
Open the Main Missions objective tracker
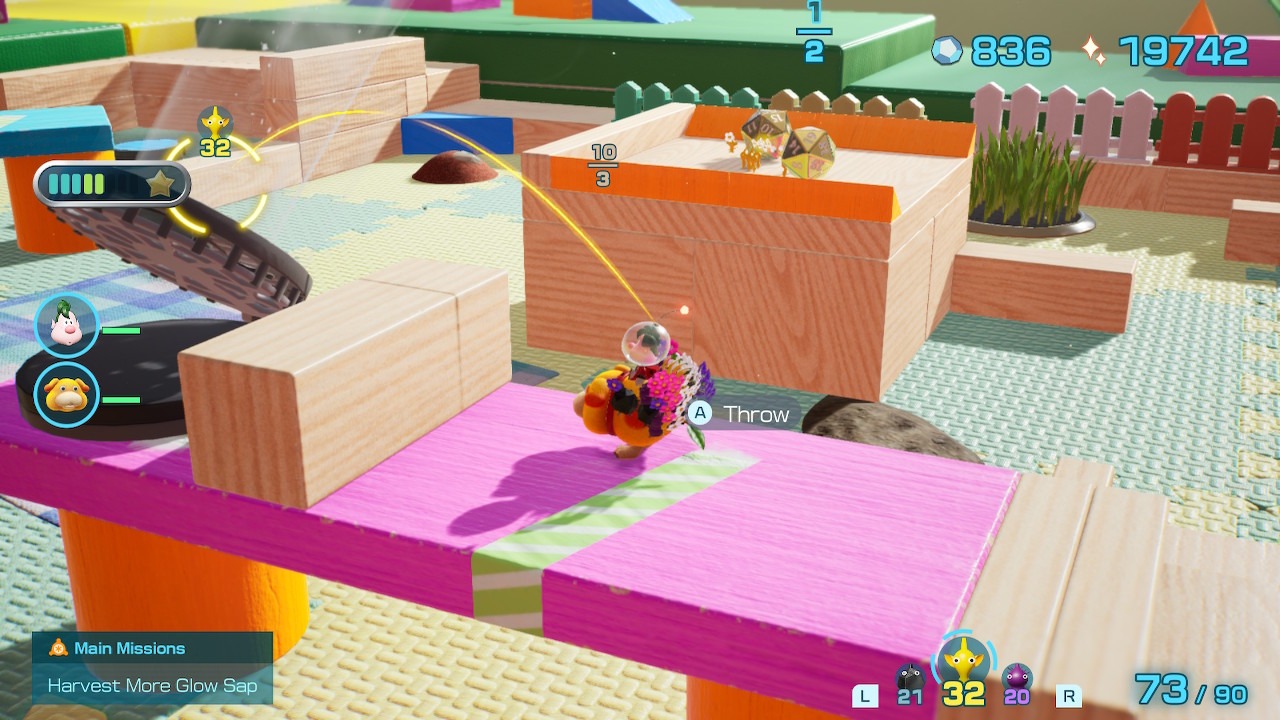point(152,667)
